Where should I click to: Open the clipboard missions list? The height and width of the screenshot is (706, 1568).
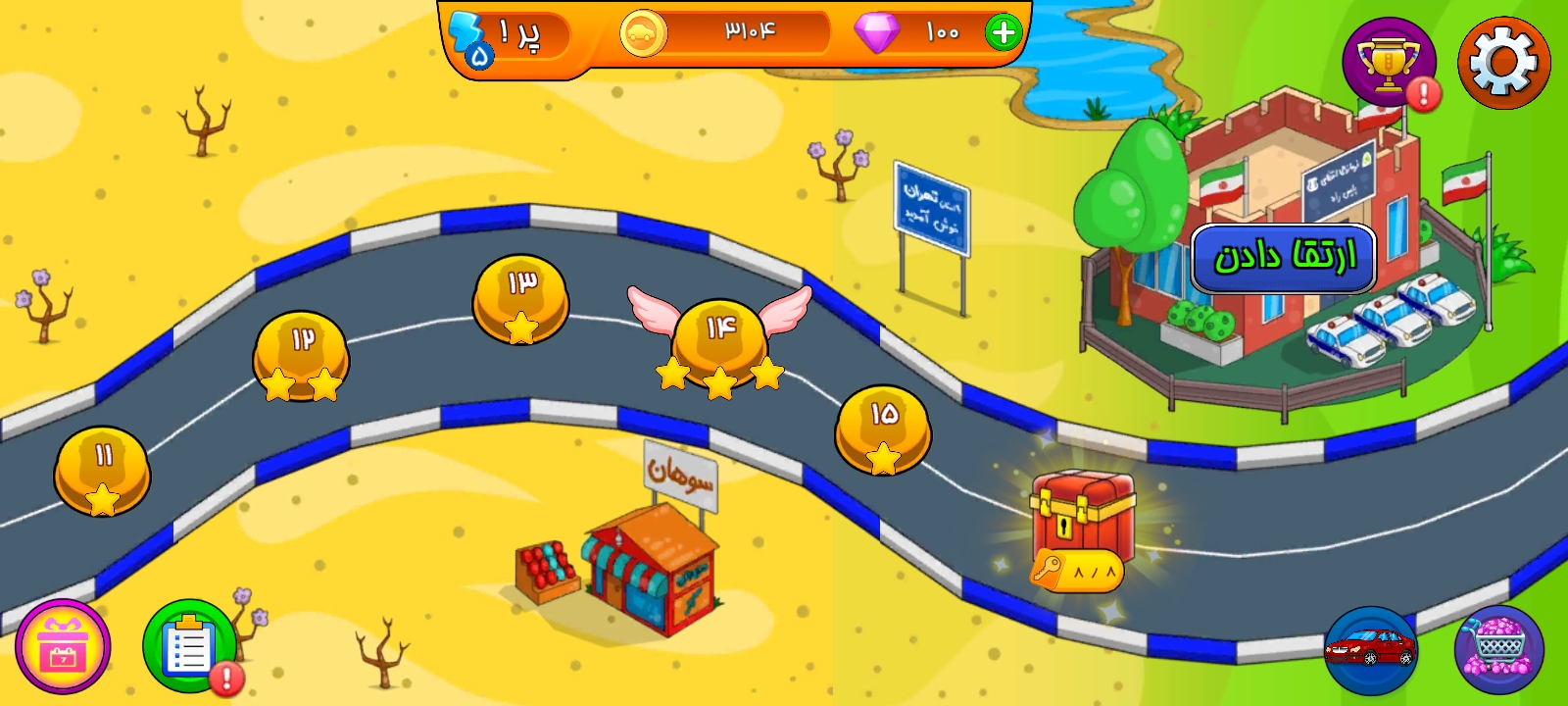coord(189,645)
